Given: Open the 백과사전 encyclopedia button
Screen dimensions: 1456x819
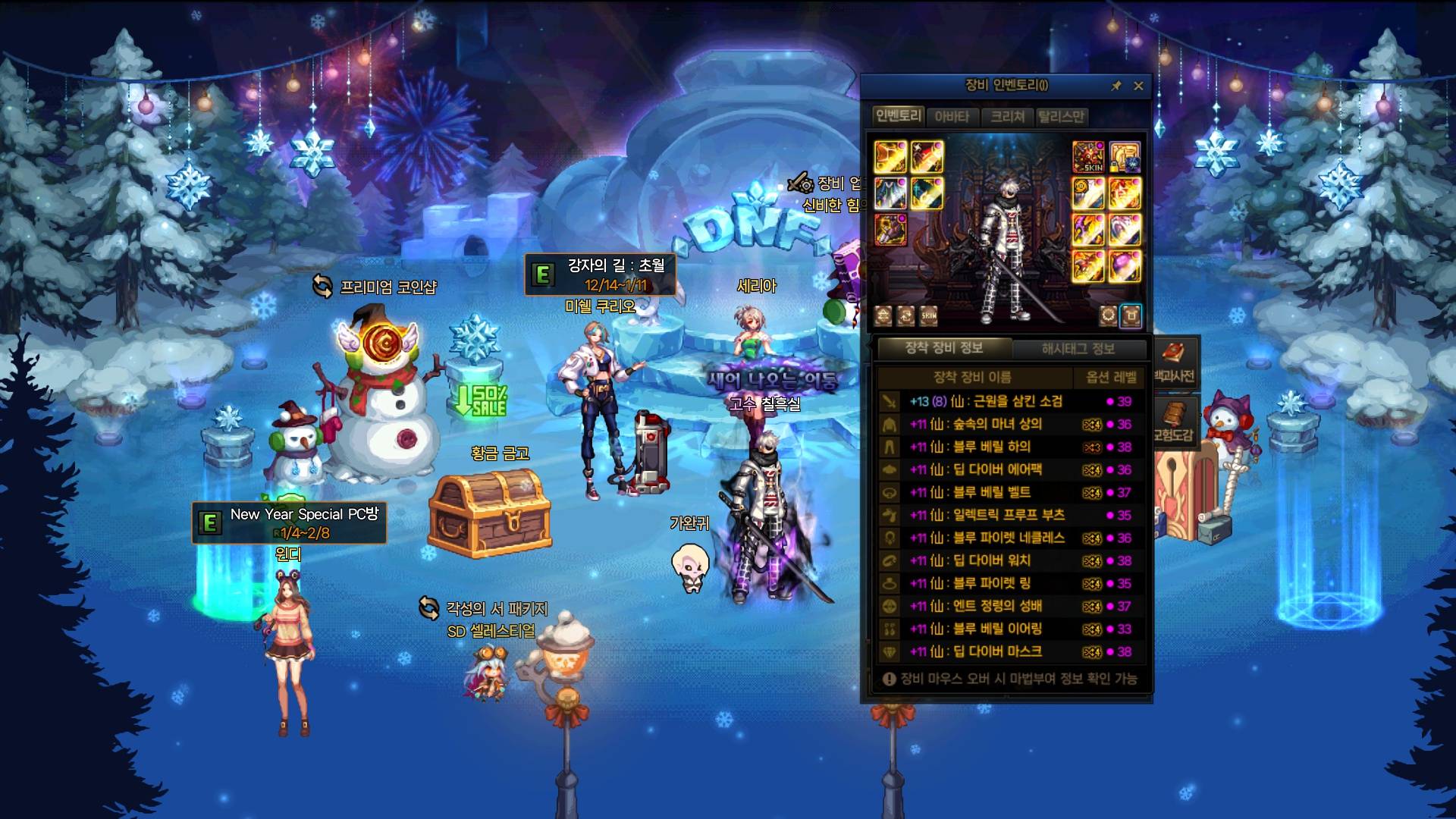Looking at the screenshot, I should point(1174,362).
